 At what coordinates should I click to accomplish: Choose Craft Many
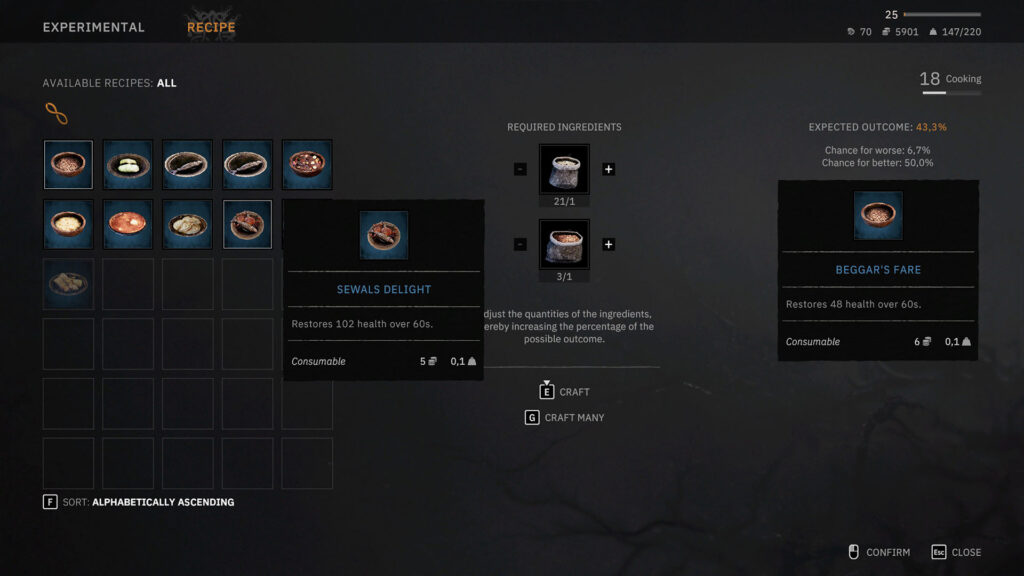tap(565, 418)
